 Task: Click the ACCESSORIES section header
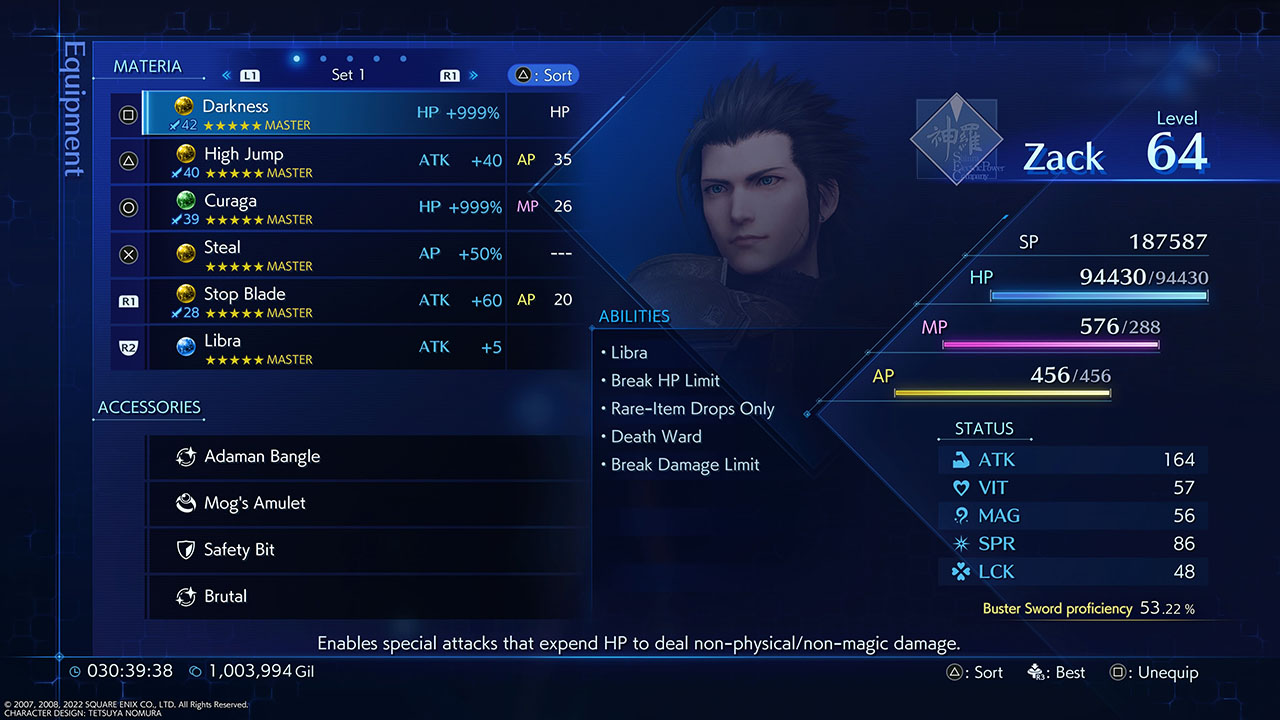pyautogui.click(x=148, y=408)
